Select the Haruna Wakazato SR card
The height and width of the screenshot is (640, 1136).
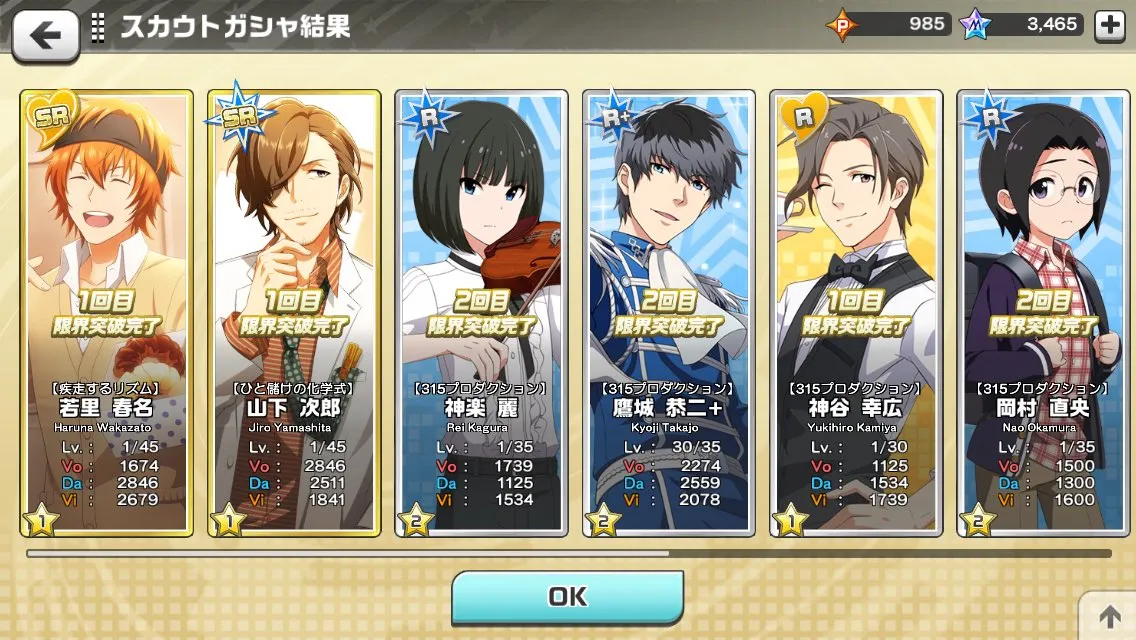[106, 312]
